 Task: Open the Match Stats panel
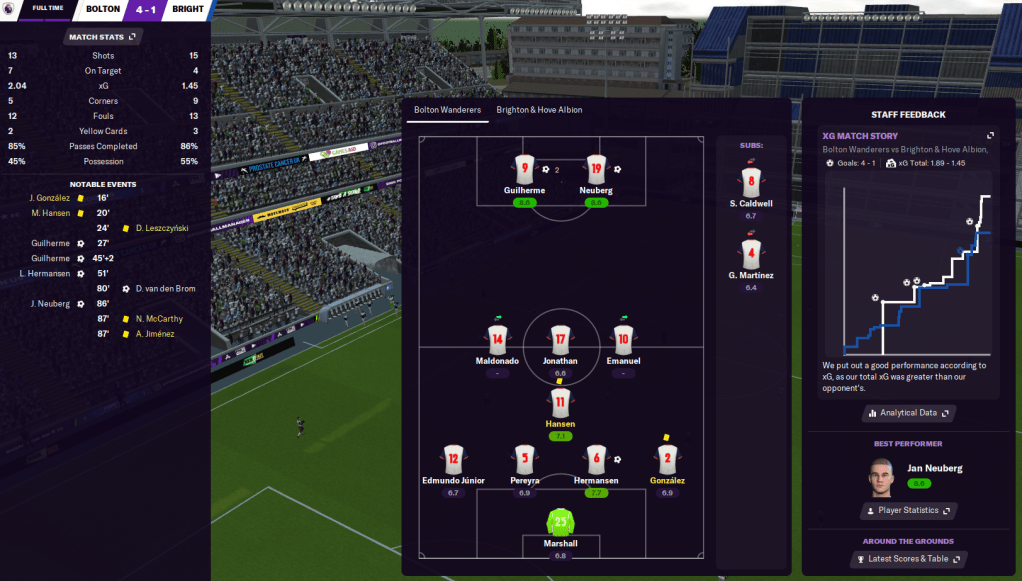click(x=104, y=37)
